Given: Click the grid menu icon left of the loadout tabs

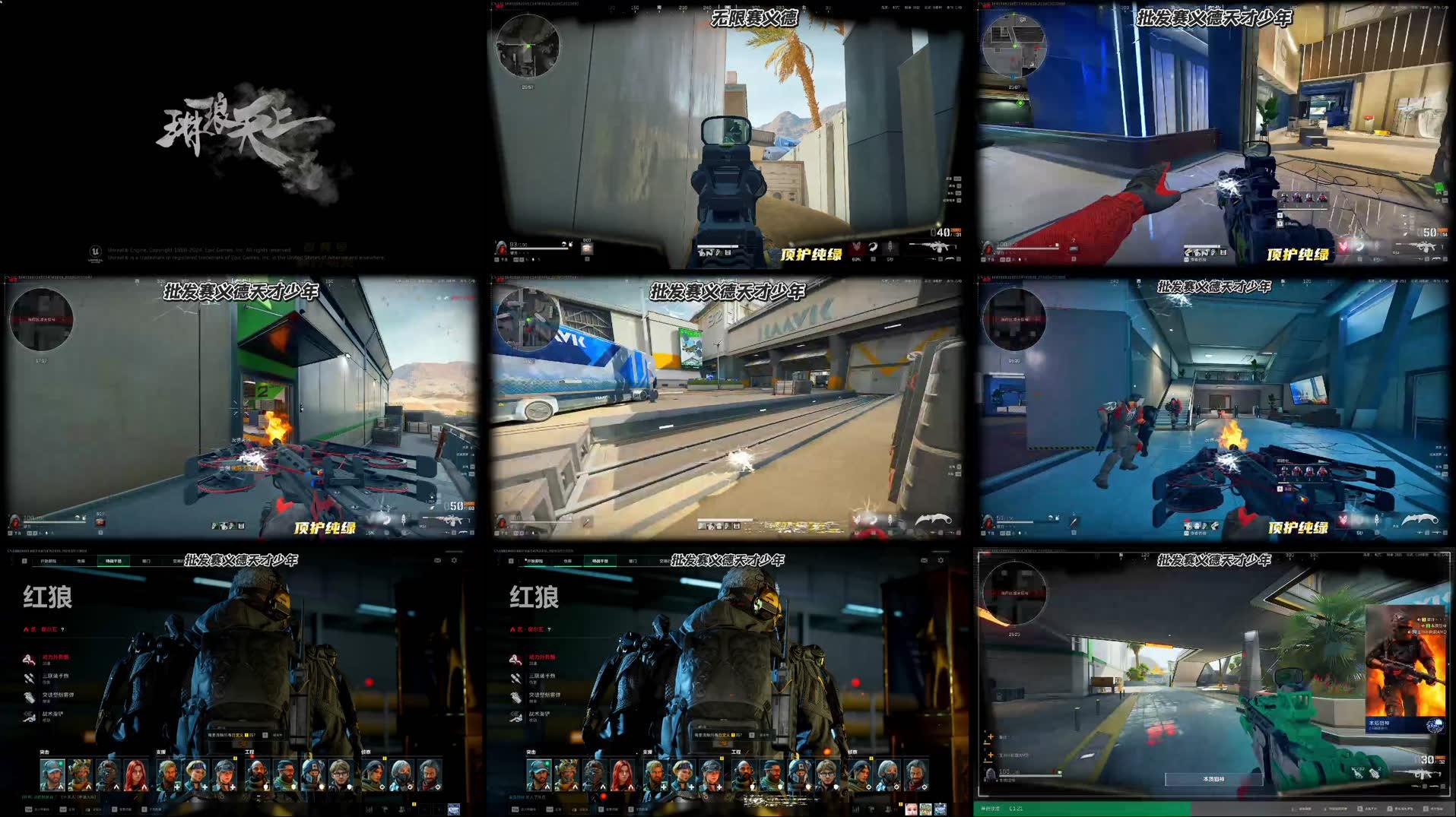Looking at the screenshot, I should (x=24, y=560).
